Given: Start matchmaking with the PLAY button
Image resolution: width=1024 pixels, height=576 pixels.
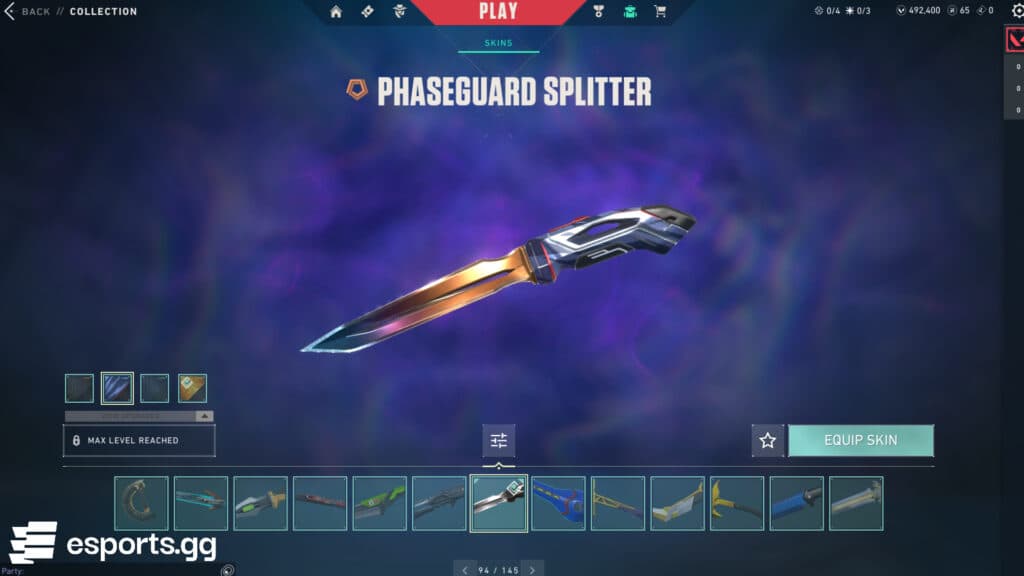Looking at the screenshot, I should [498, 12].
